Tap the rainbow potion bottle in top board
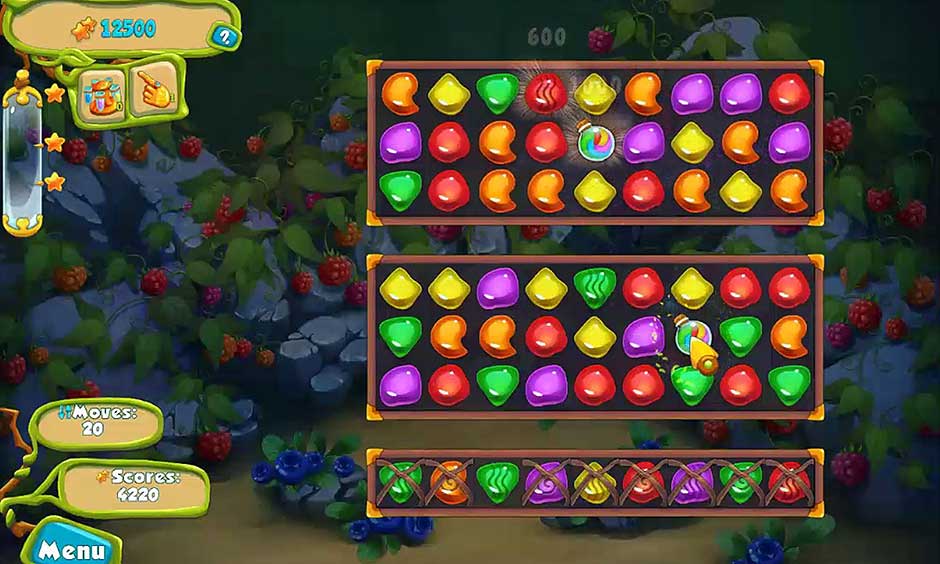Image resolution: width=940 pixels, height=564 pixels. coord(594,142)
